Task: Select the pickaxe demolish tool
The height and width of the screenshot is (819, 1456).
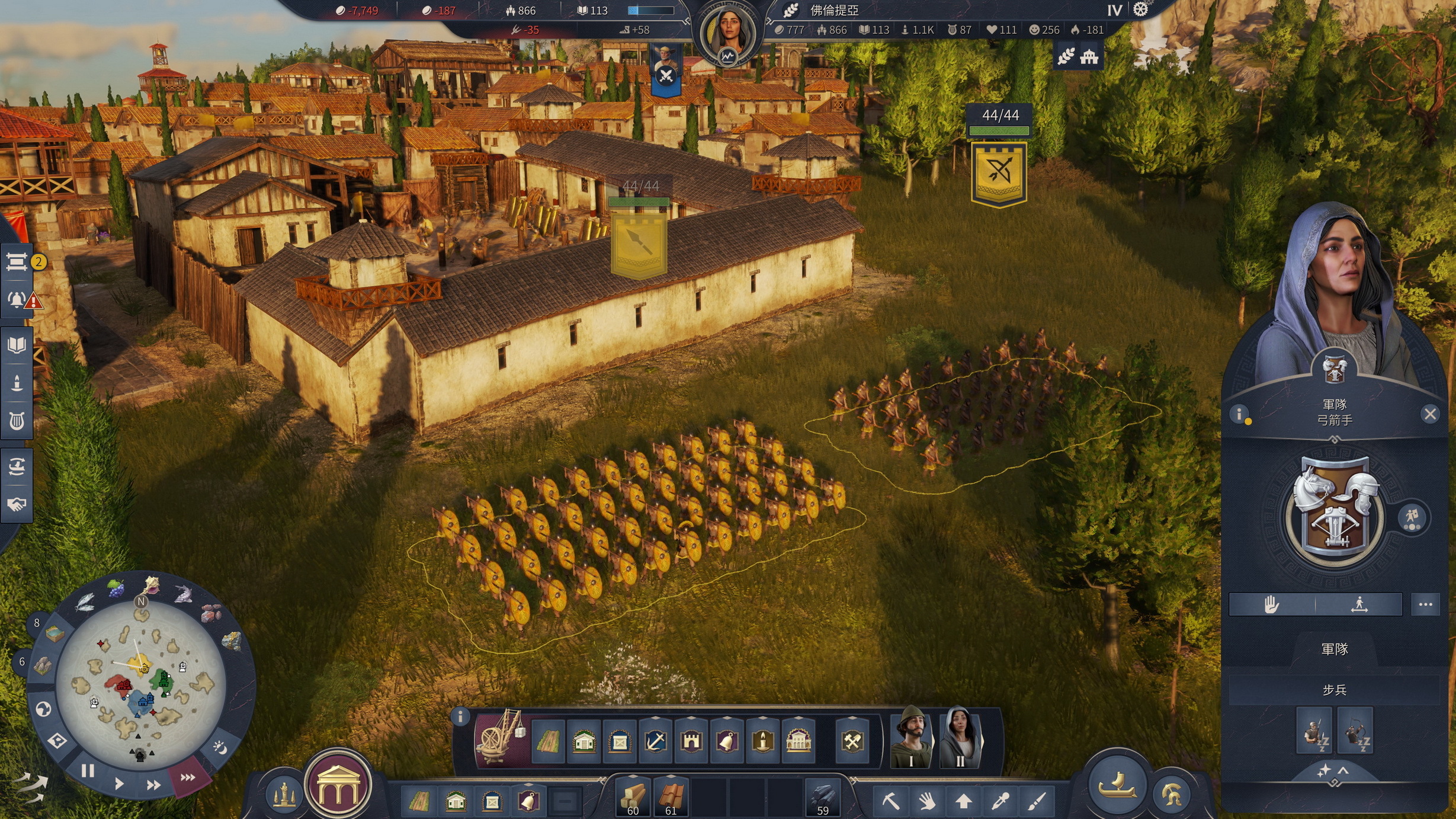Action: point(890,801)
